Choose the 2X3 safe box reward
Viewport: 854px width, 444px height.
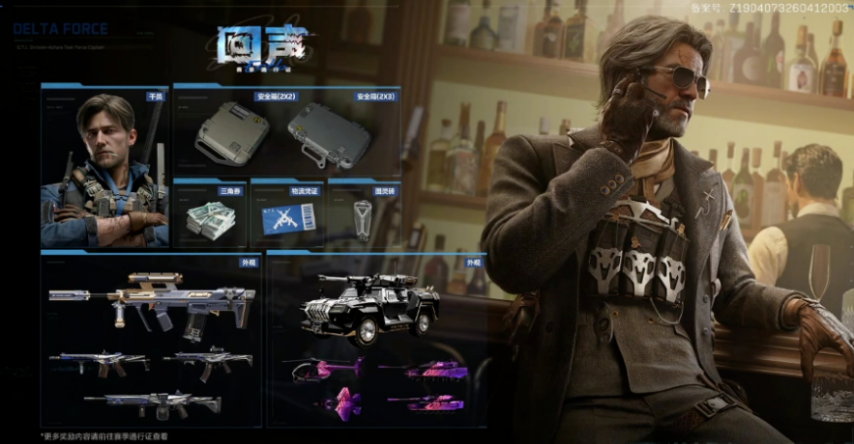pos(329,135)
